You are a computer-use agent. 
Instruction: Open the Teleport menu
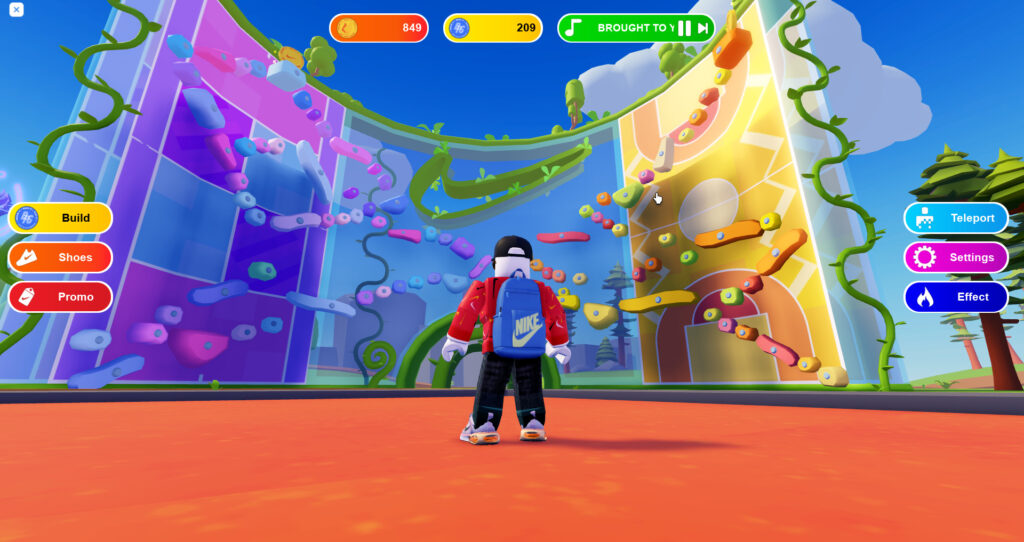point(956,218)
